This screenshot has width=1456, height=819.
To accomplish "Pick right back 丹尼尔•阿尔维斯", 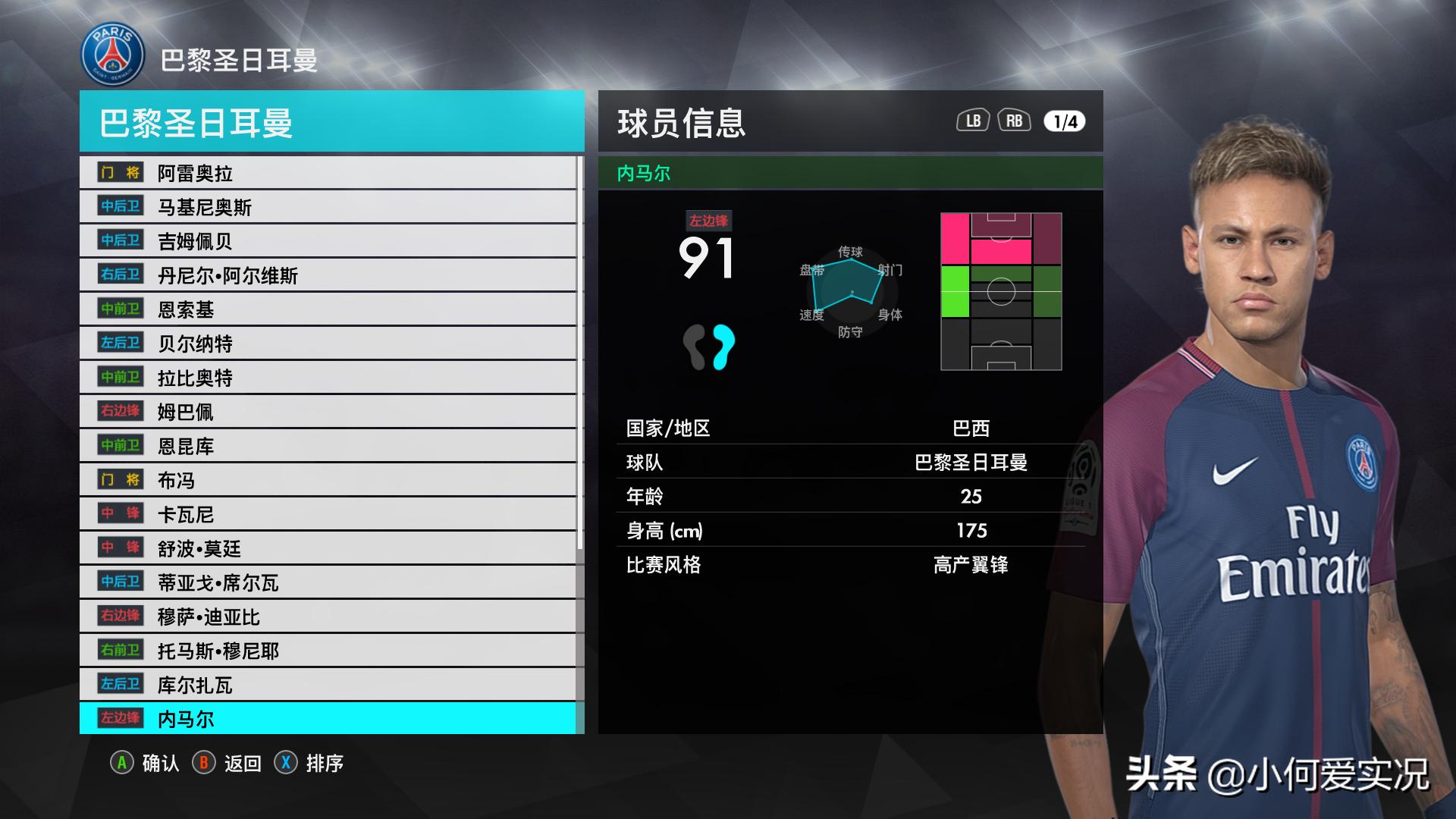I will click(328, 275).
